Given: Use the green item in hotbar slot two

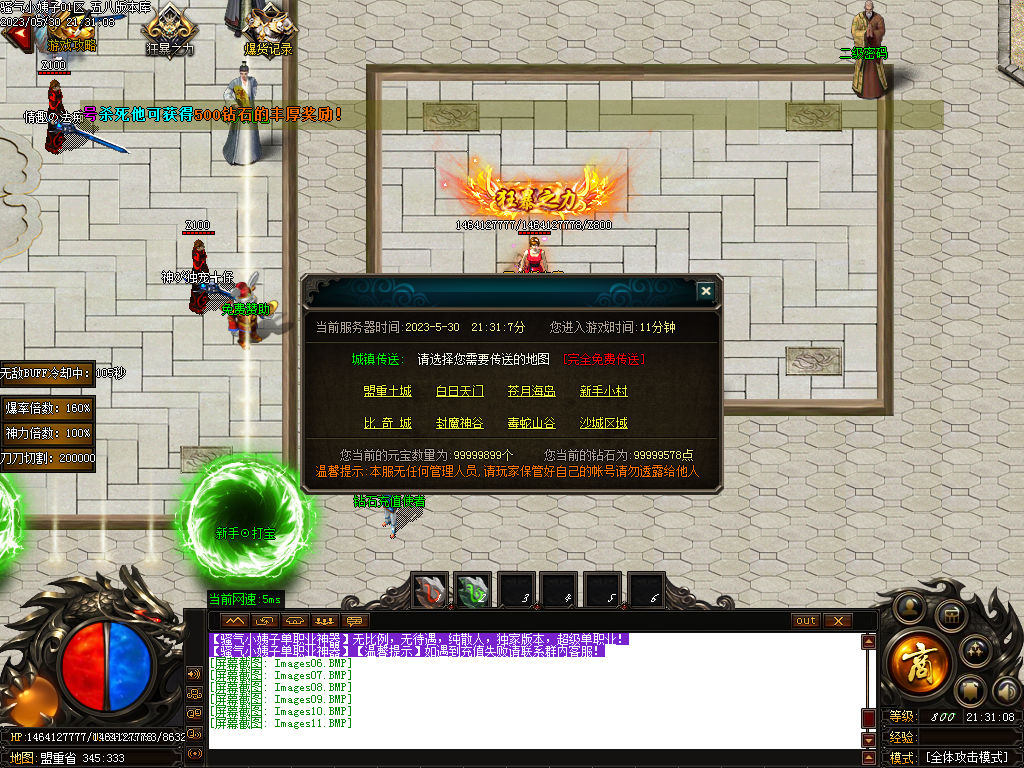Looking at the screenshot, I should 473,592.
